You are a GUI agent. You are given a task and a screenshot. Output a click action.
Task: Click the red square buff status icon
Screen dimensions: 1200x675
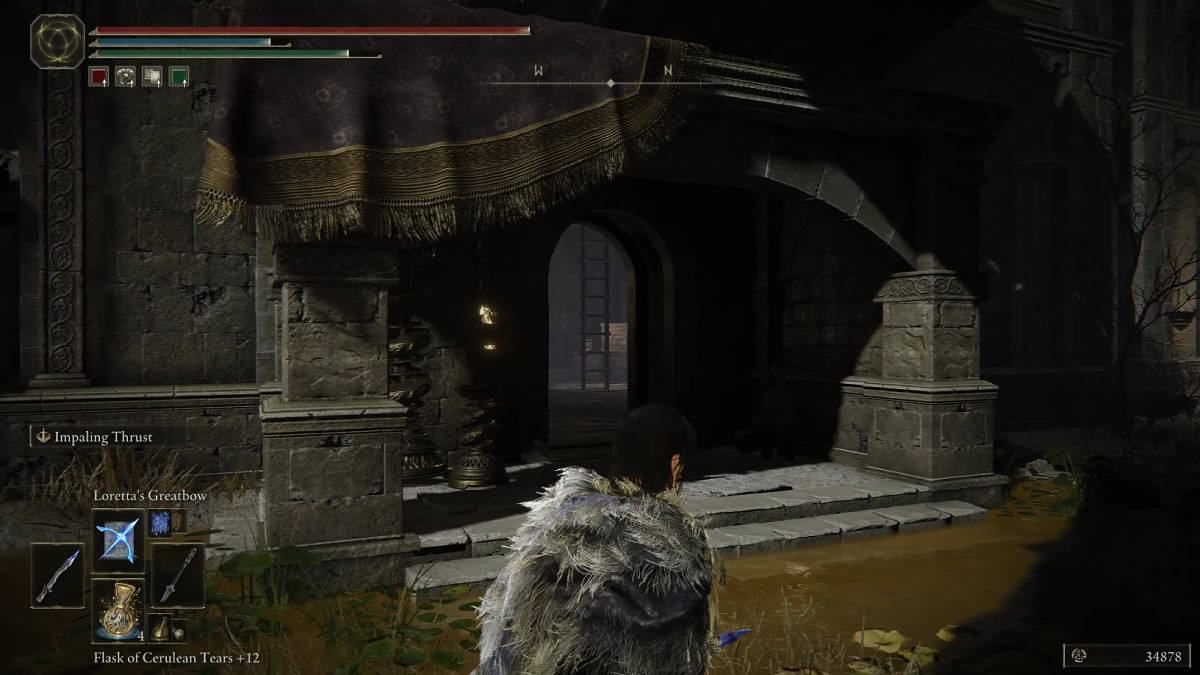98,76
